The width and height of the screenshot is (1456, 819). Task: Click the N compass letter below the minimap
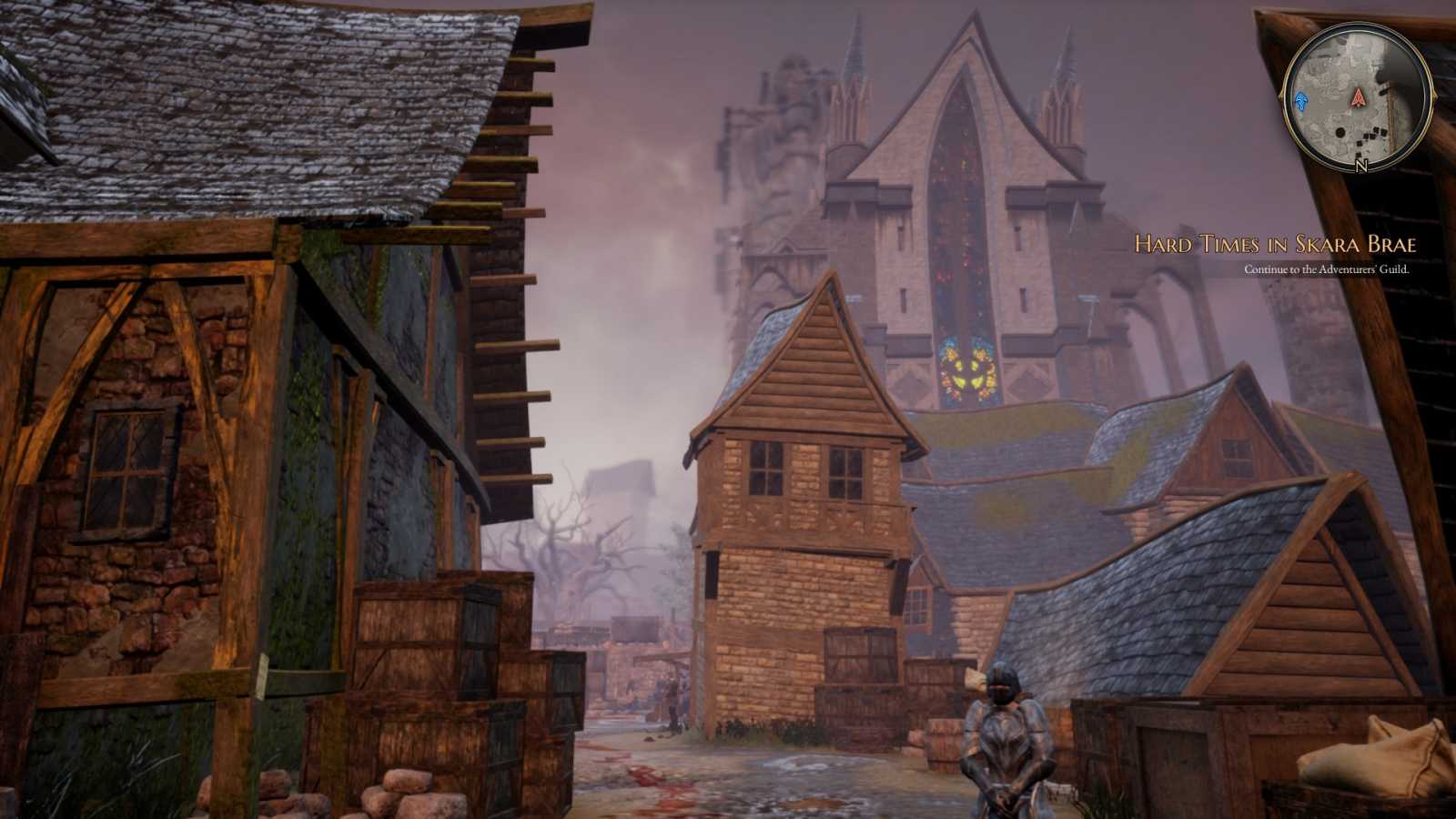[x=1360, y=165]
